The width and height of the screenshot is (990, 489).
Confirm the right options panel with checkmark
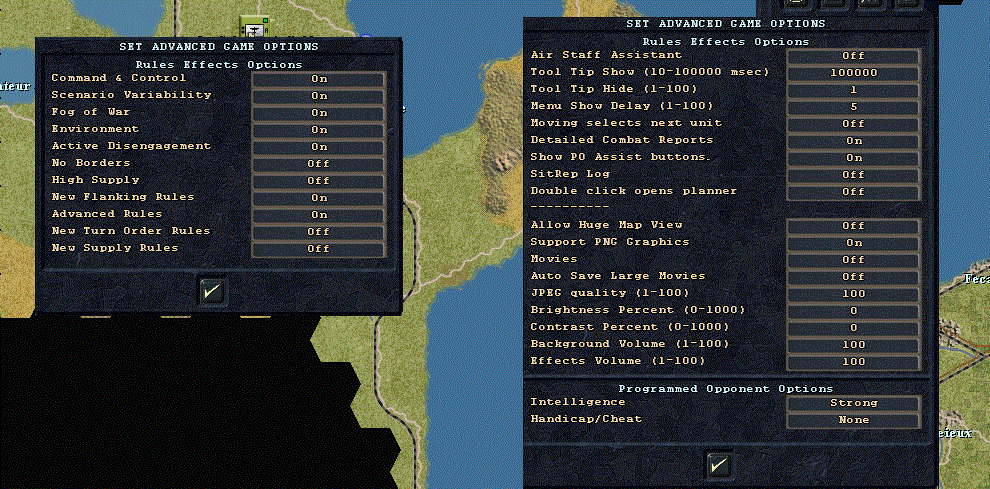tap(718, 464)
